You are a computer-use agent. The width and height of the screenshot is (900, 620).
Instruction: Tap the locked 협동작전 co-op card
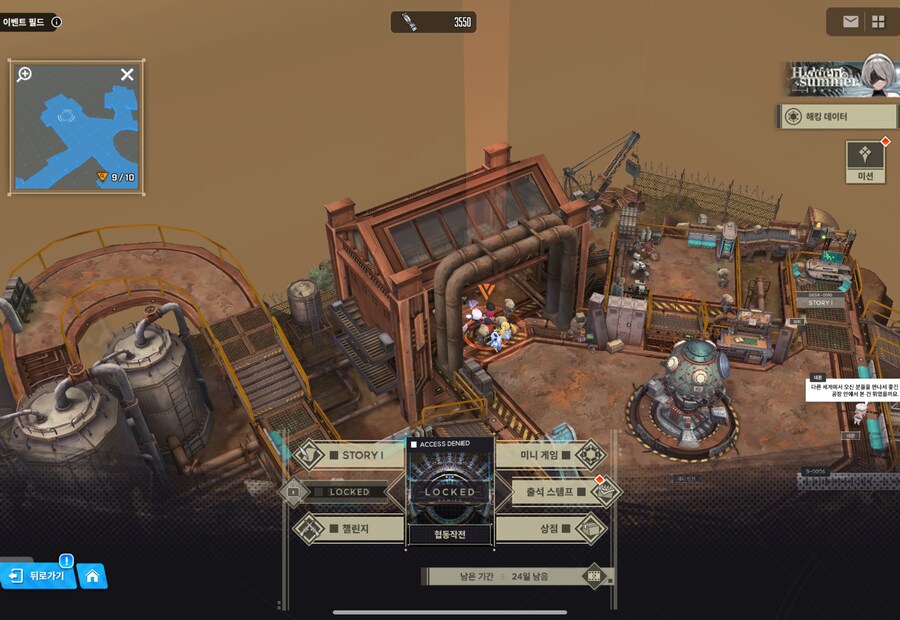coord(450,492)
